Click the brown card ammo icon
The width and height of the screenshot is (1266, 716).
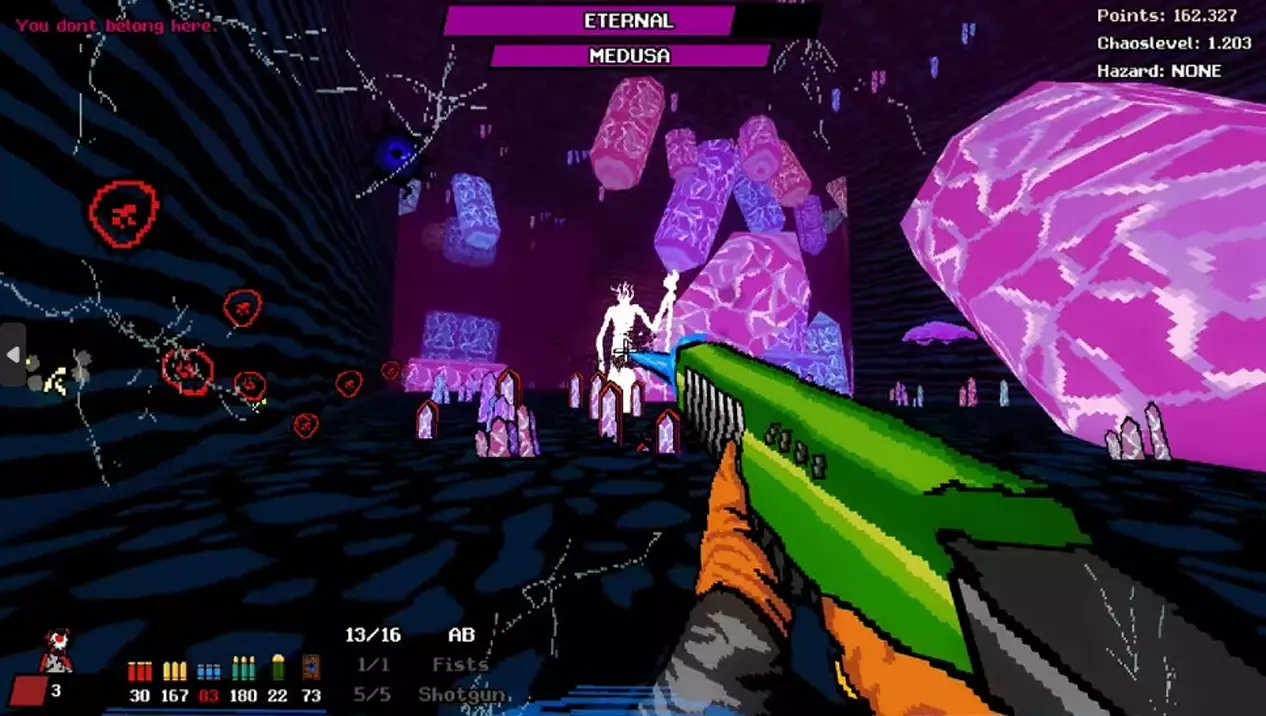pos(311,668)
